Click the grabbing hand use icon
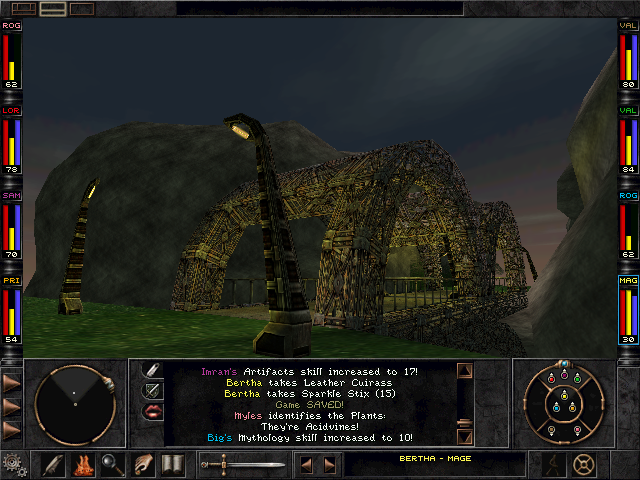Viewport: 640px width, 480px height. [143, 465]
